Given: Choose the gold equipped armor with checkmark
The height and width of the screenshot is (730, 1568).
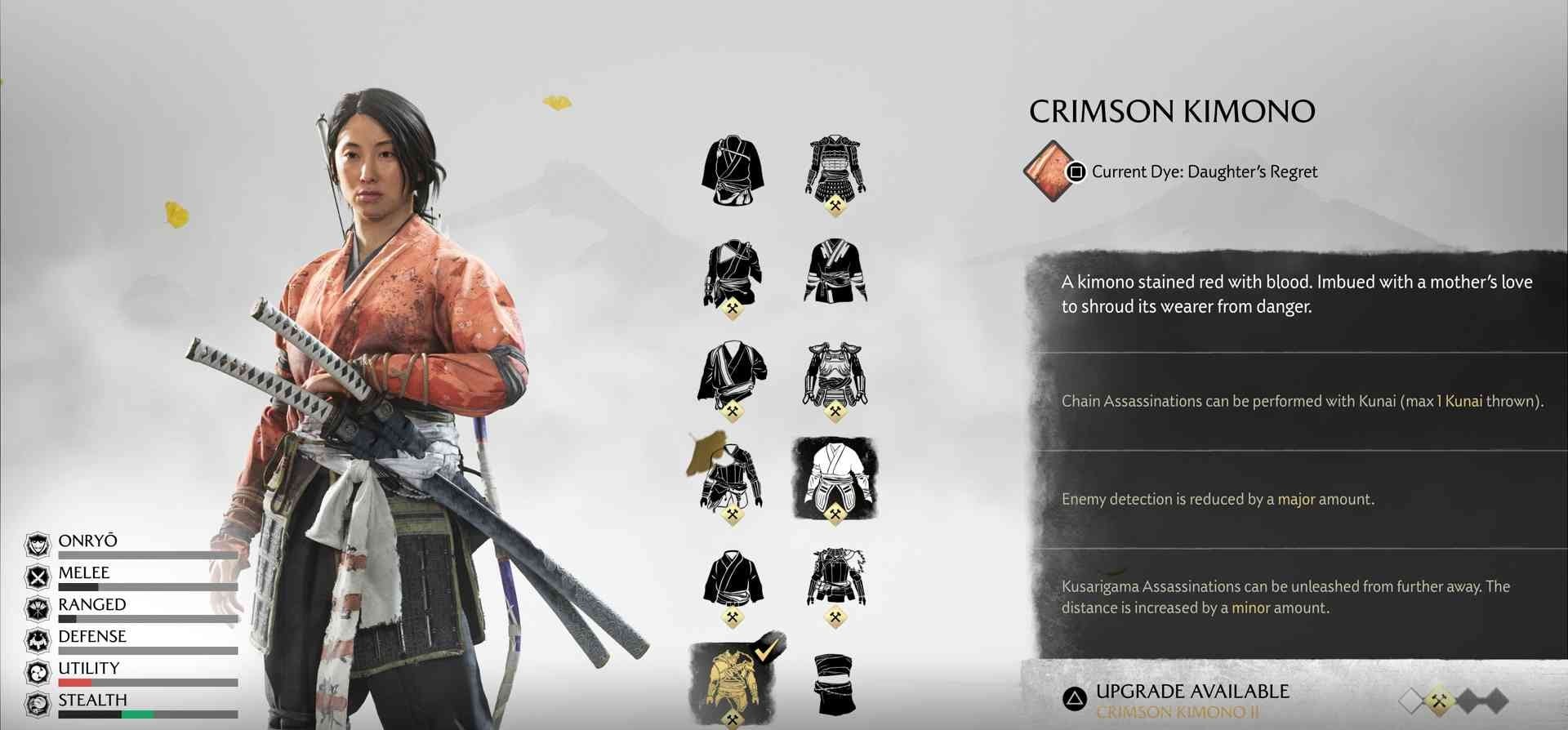Looking at the screenshot, I should point(732,680).
